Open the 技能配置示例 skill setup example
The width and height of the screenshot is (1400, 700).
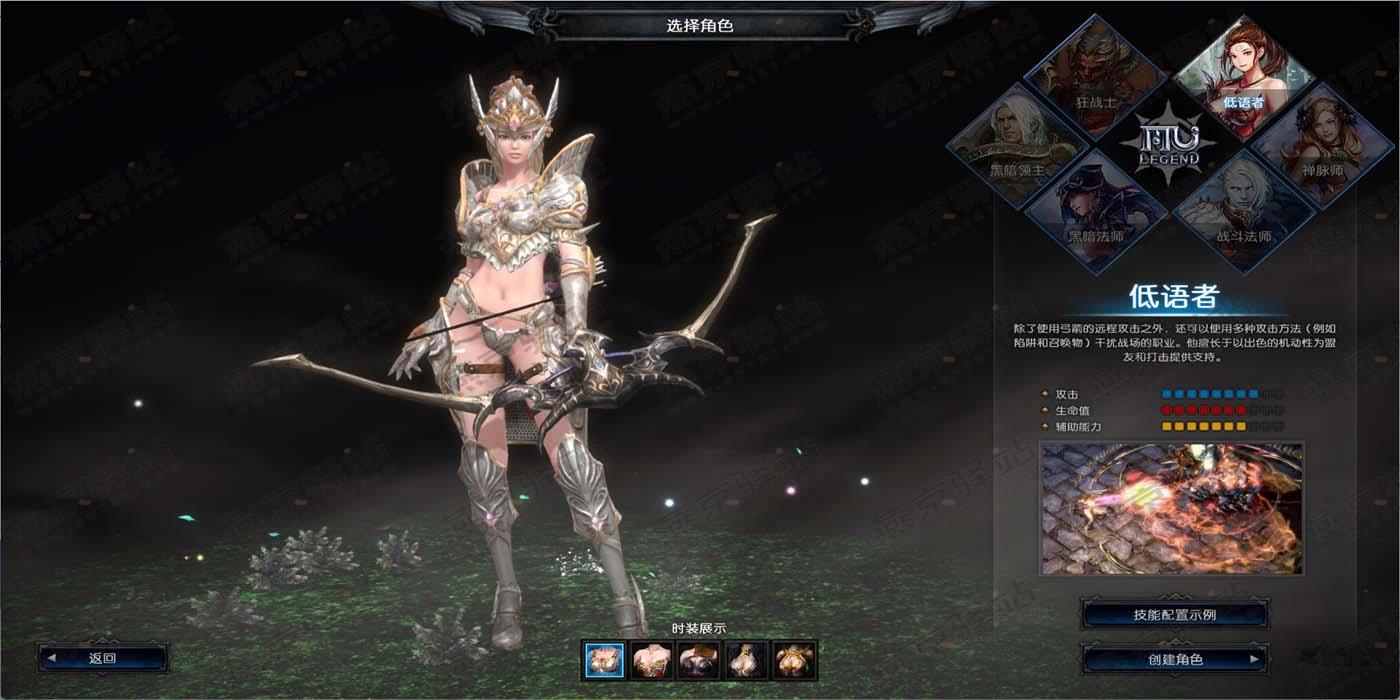[x=1174, y=614]
